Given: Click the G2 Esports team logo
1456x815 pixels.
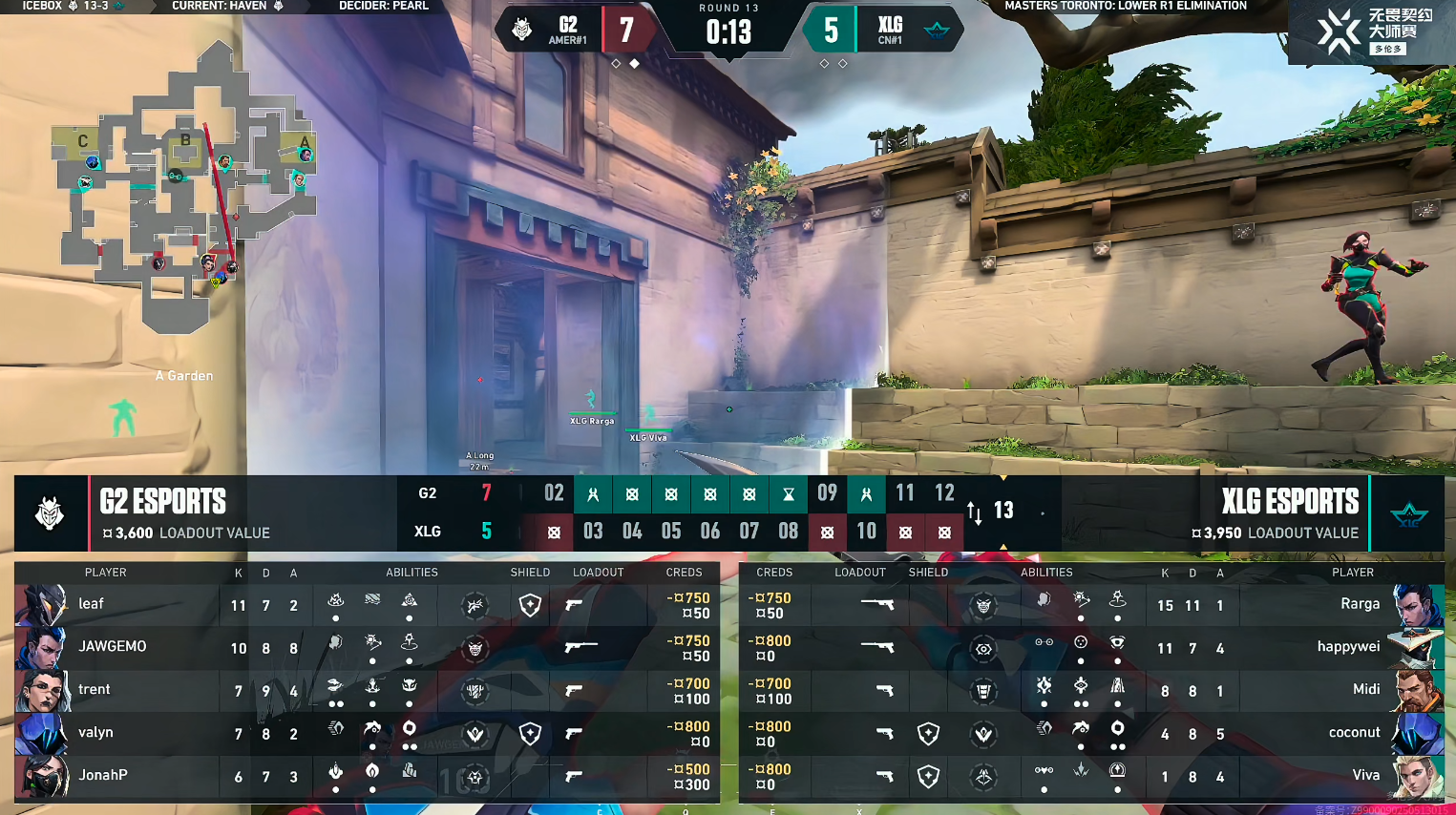Looking at the screenshot, I should pos(50,513).
